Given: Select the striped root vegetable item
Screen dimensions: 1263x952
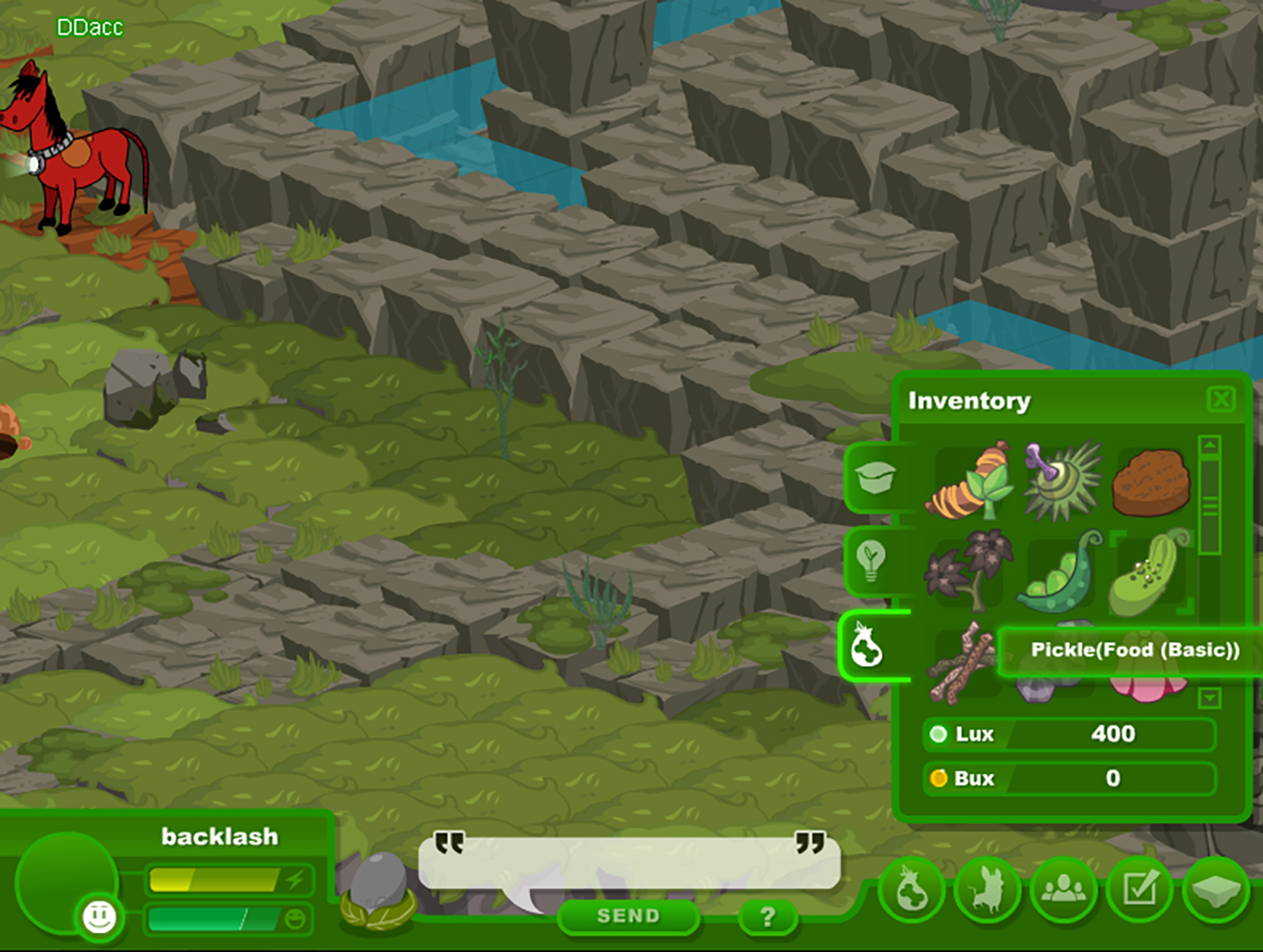Looking at the screenshot, I should pyautogui.click(x=968, y=485).
